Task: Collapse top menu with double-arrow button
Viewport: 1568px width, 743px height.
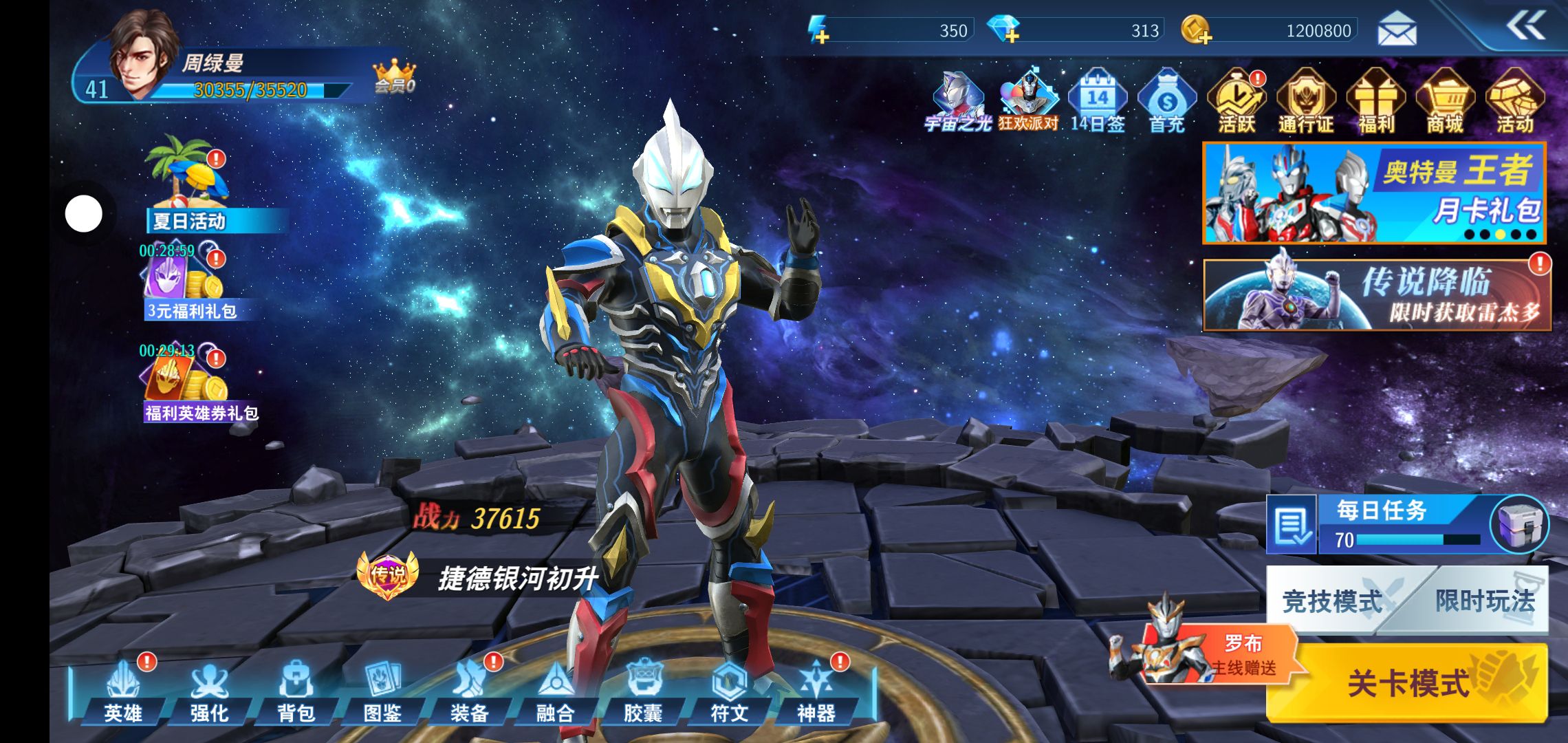Action: [x=1525, y=27]
